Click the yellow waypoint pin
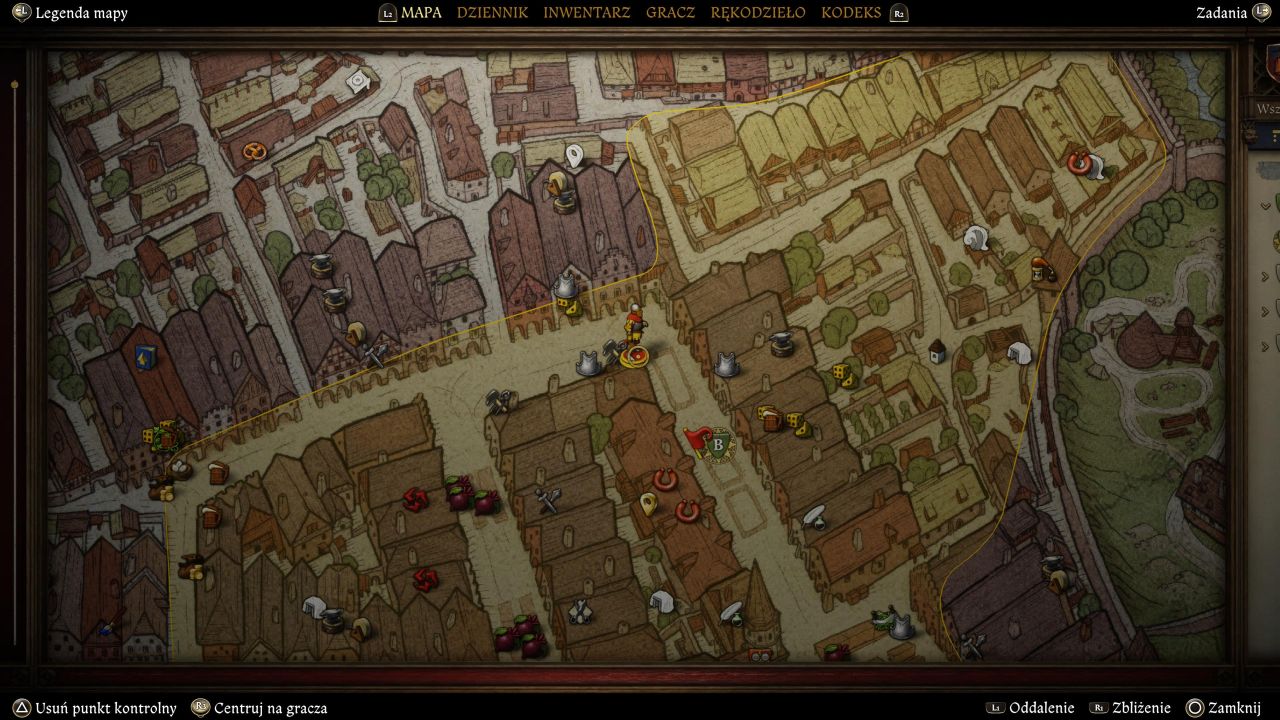The image size is (1280, 720). (648, 503)
